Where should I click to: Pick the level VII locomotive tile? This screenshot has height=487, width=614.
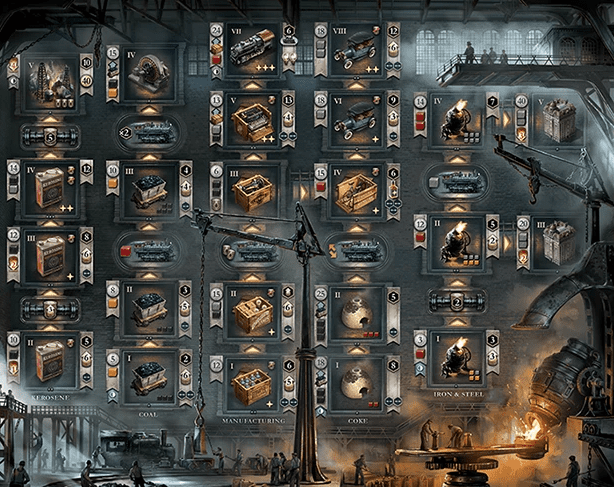253,50
